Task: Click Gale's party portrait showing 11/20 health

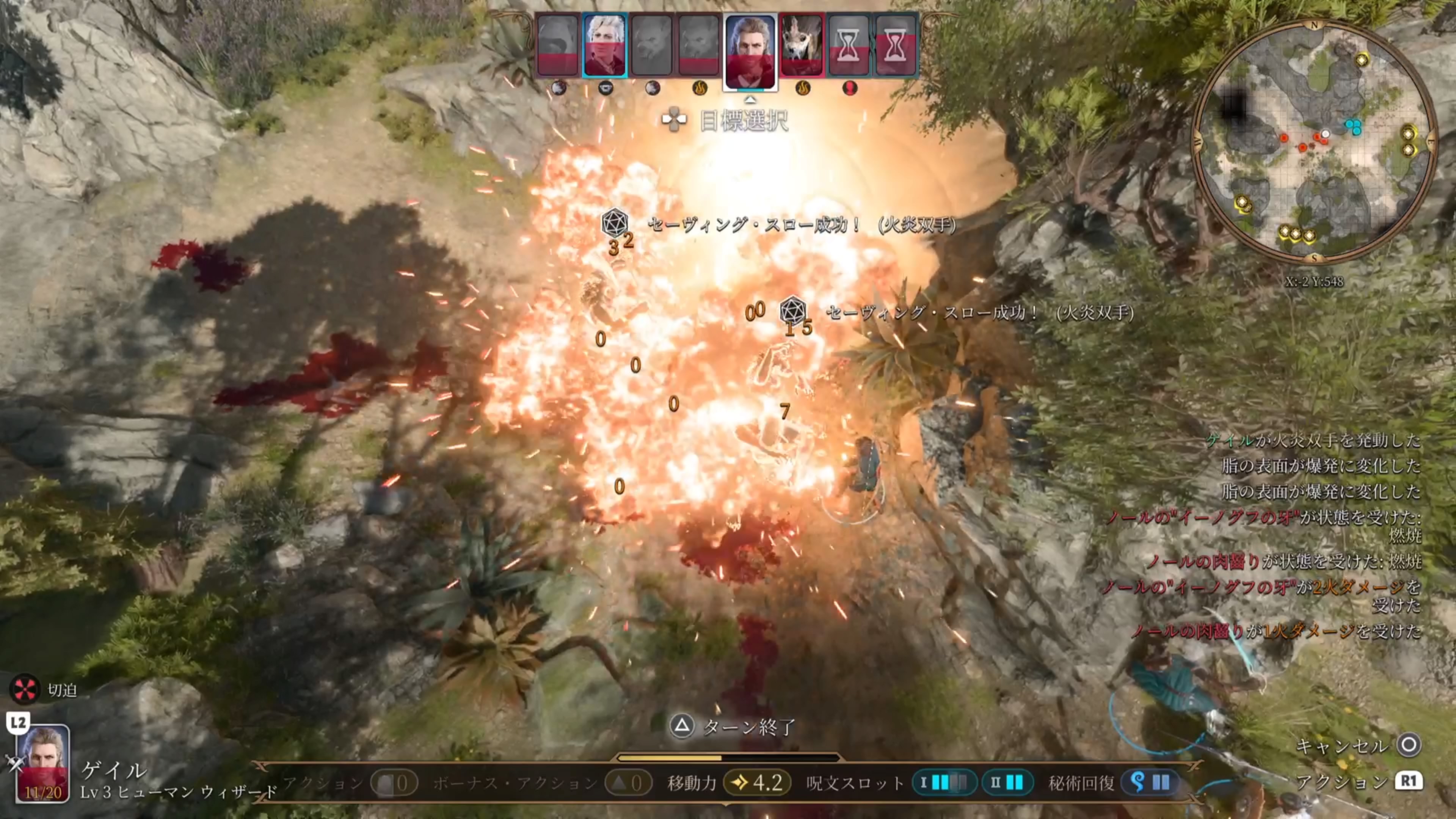Action: [x=43, y=763]
